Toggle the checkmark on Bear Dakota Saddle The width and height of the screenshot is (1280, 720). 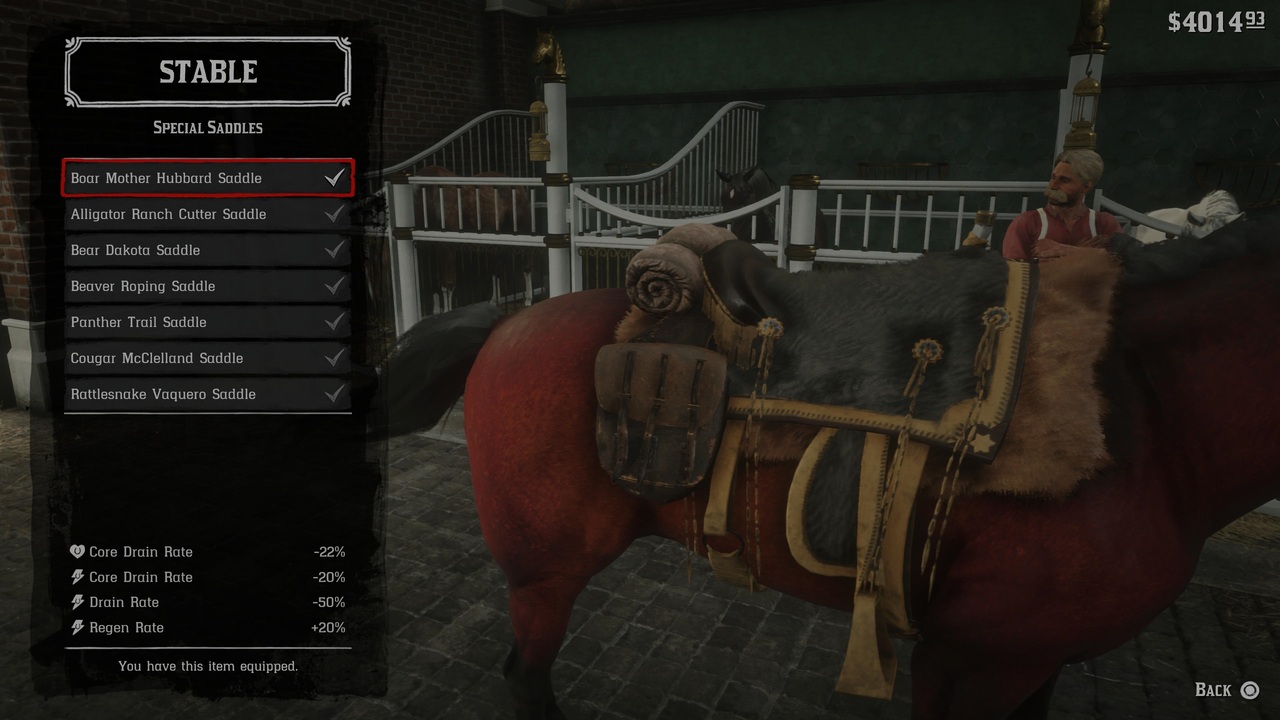pyautogui.click(x=333, y=249)
